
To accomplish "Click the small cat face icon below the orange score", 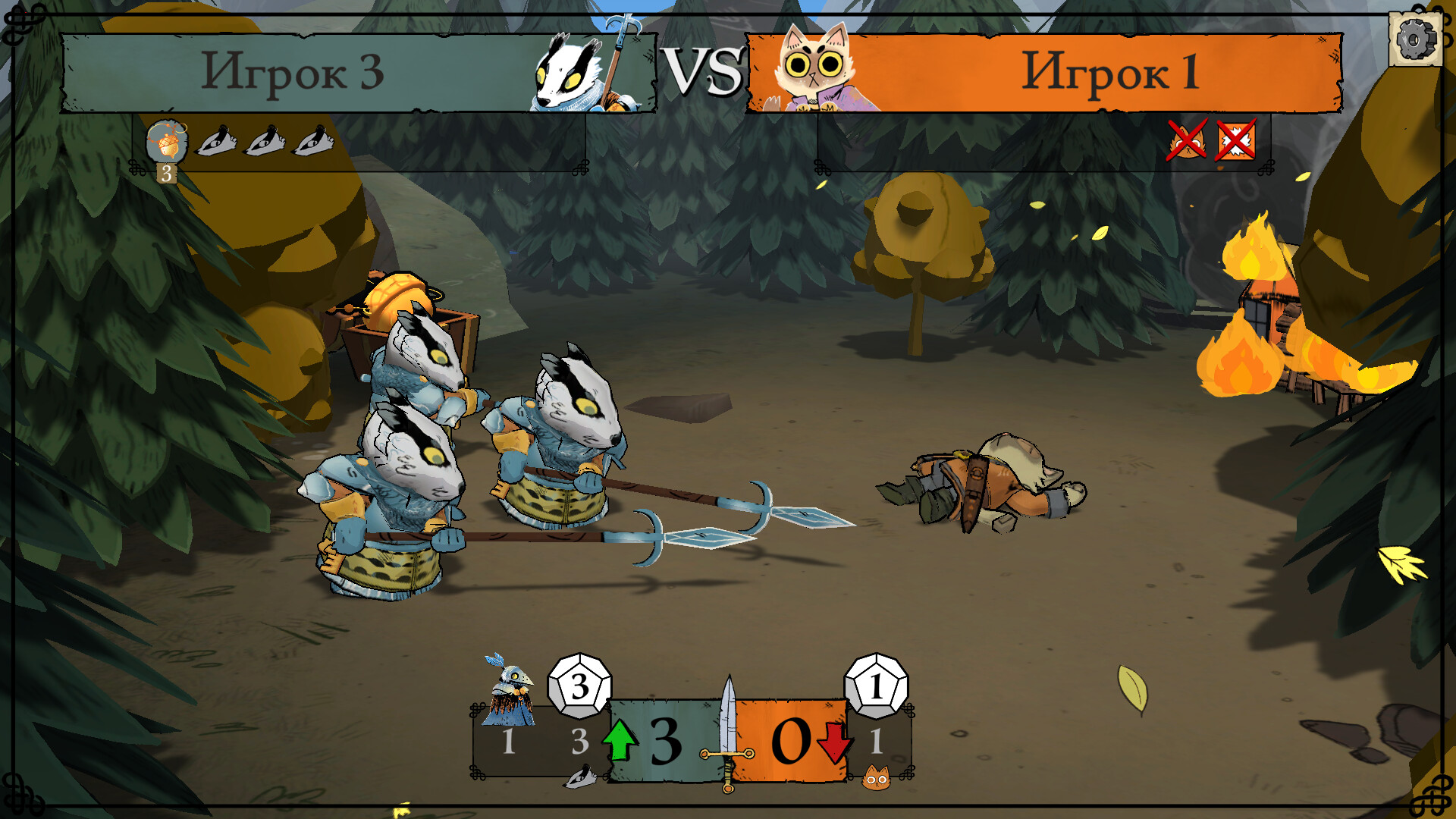I will (x=876, y=778).
